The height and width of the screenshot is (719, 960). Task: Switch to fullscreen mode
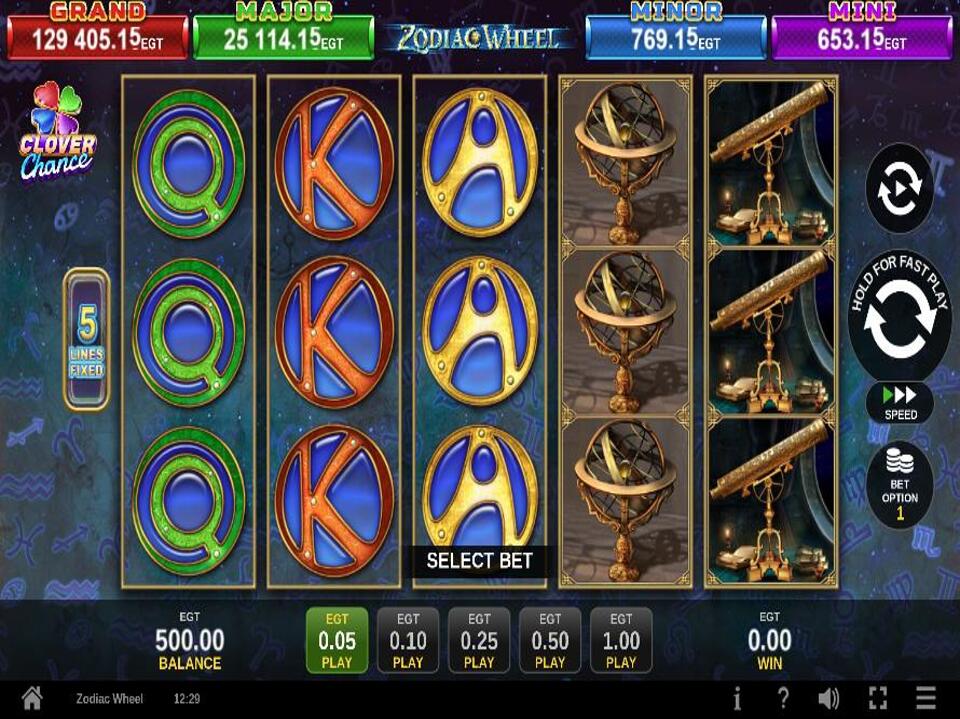click(x=878, y=699)
